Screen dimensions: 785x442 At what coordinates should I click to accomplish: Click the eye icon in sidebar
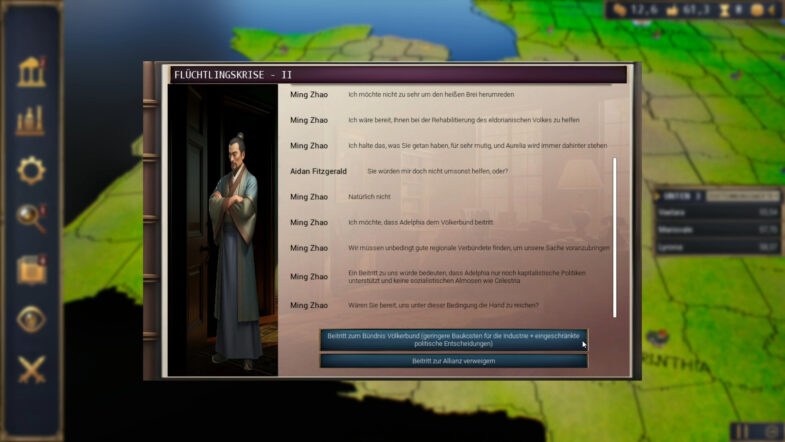pos(31,319)
